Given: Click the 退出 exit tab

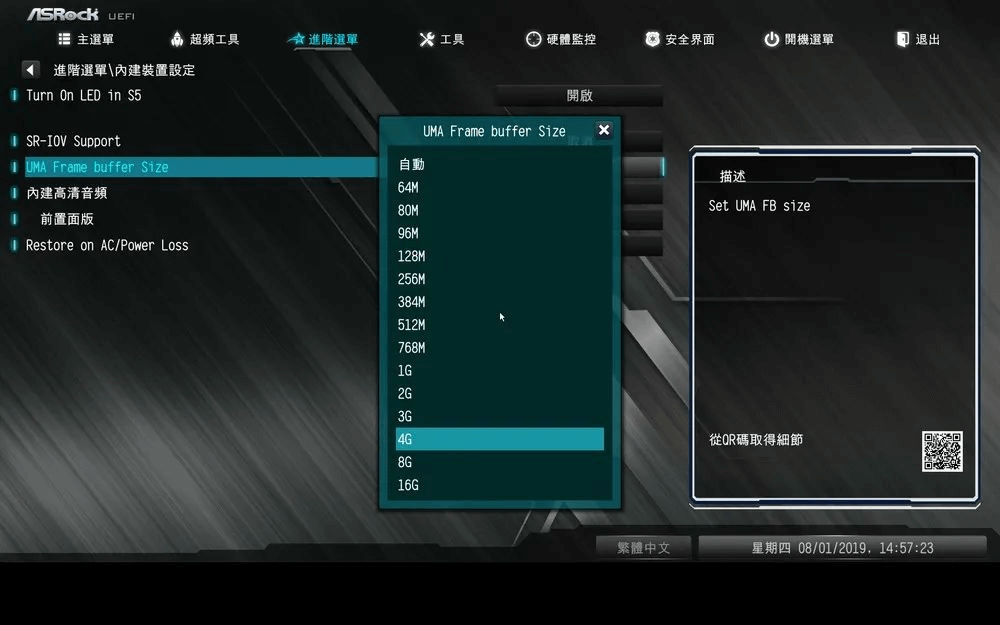Looking at the screenshot, I should [918, 40].
